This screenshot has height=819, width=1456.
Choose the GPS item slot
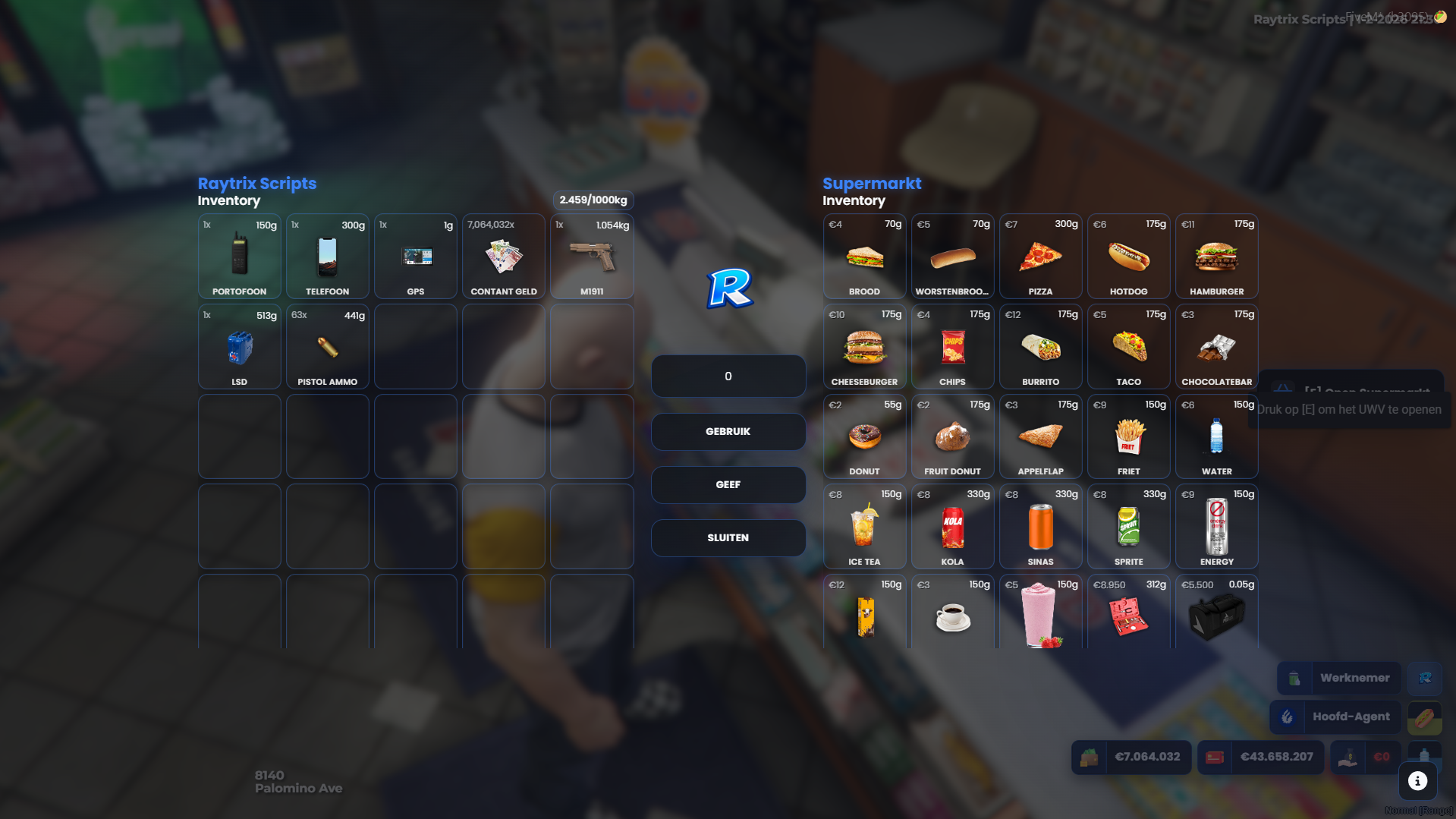point(415,257)
